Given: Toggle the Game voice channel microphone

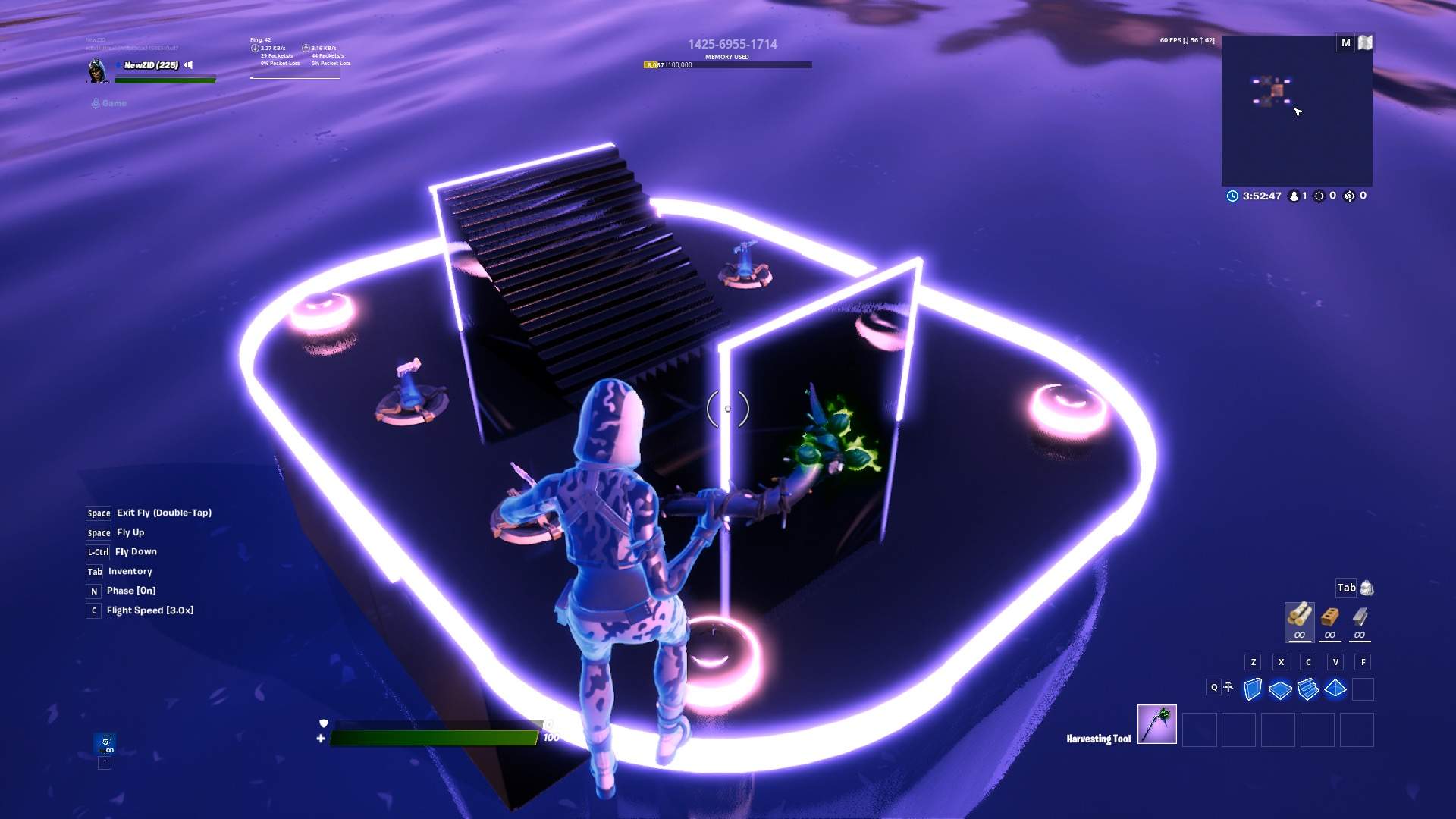Looking at the screenshot, I should tap(96, 103).
